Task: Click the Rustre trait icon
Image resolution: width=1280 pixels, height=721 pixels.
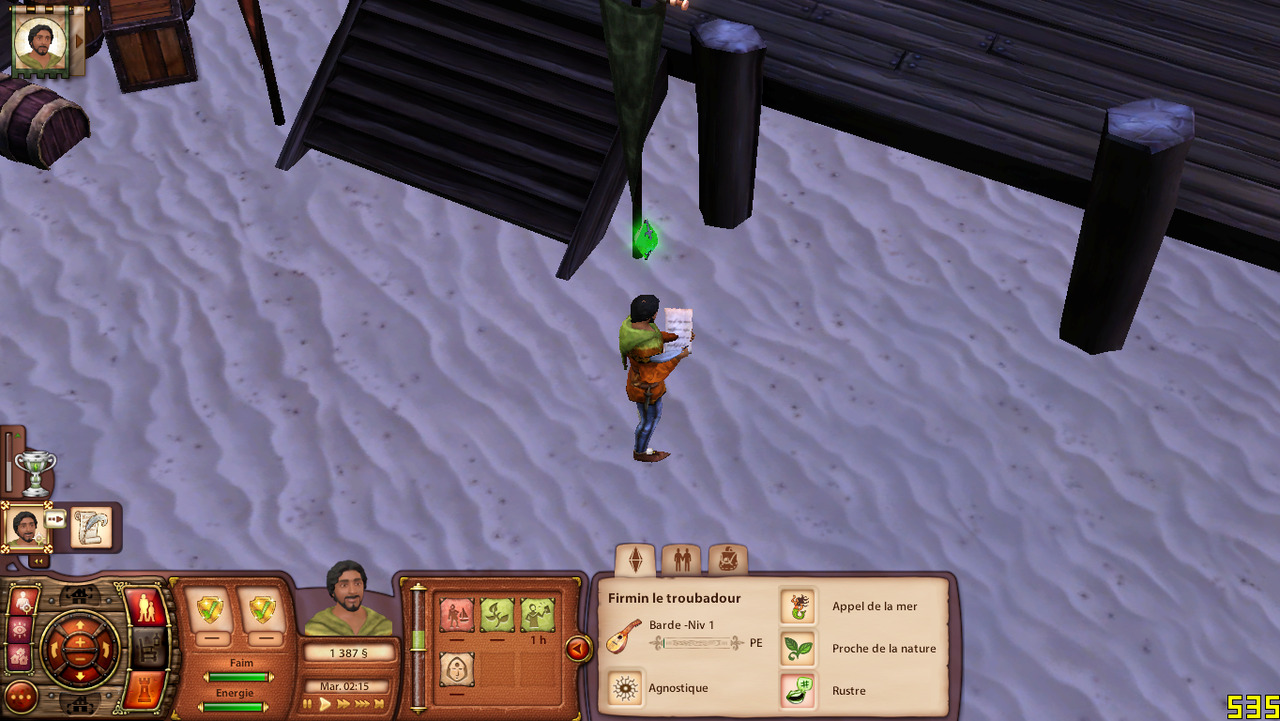Action: [797, 691]
